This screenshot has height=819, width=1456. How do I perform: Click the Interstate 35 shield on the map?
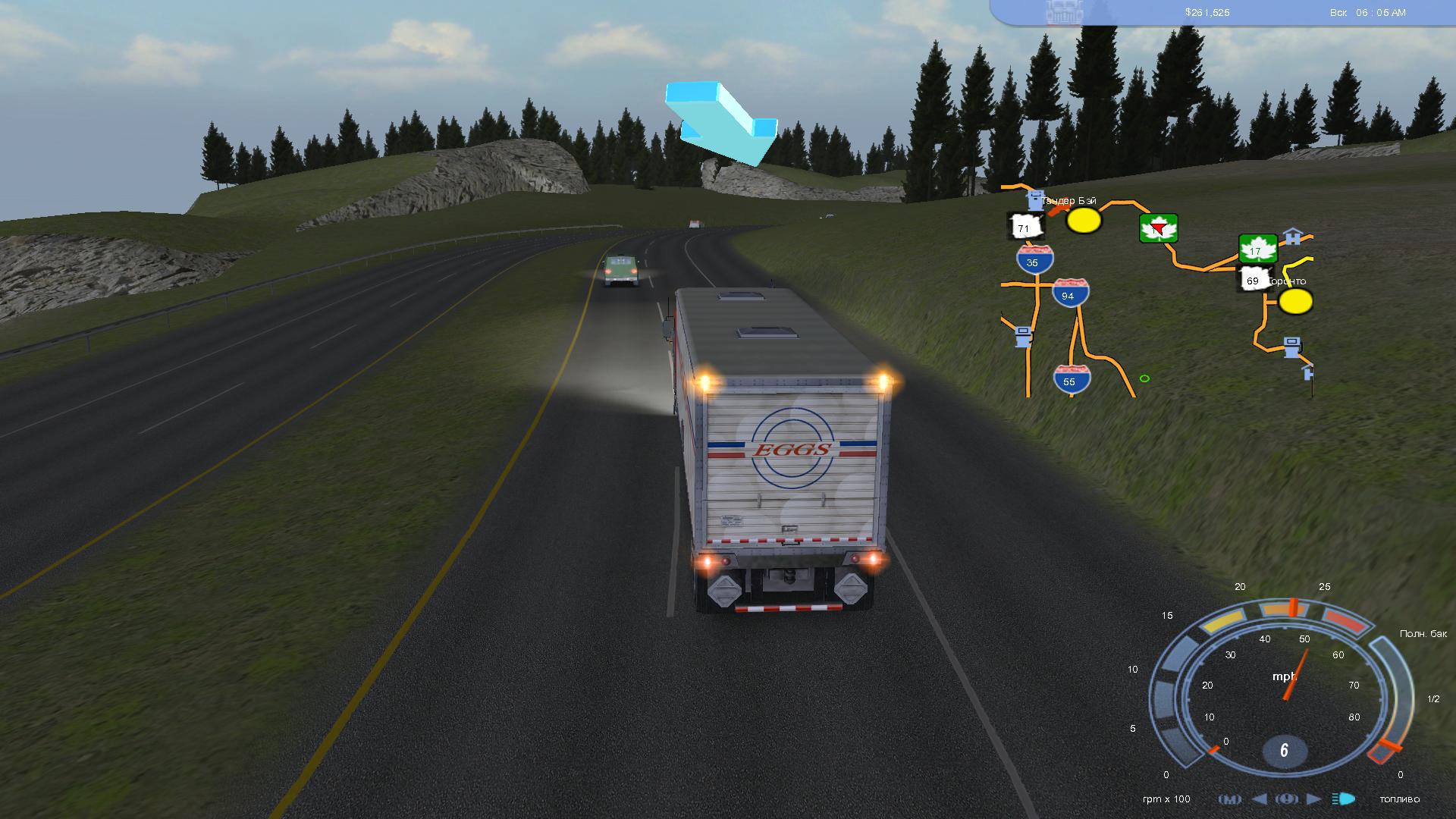tap(1034, 261)
